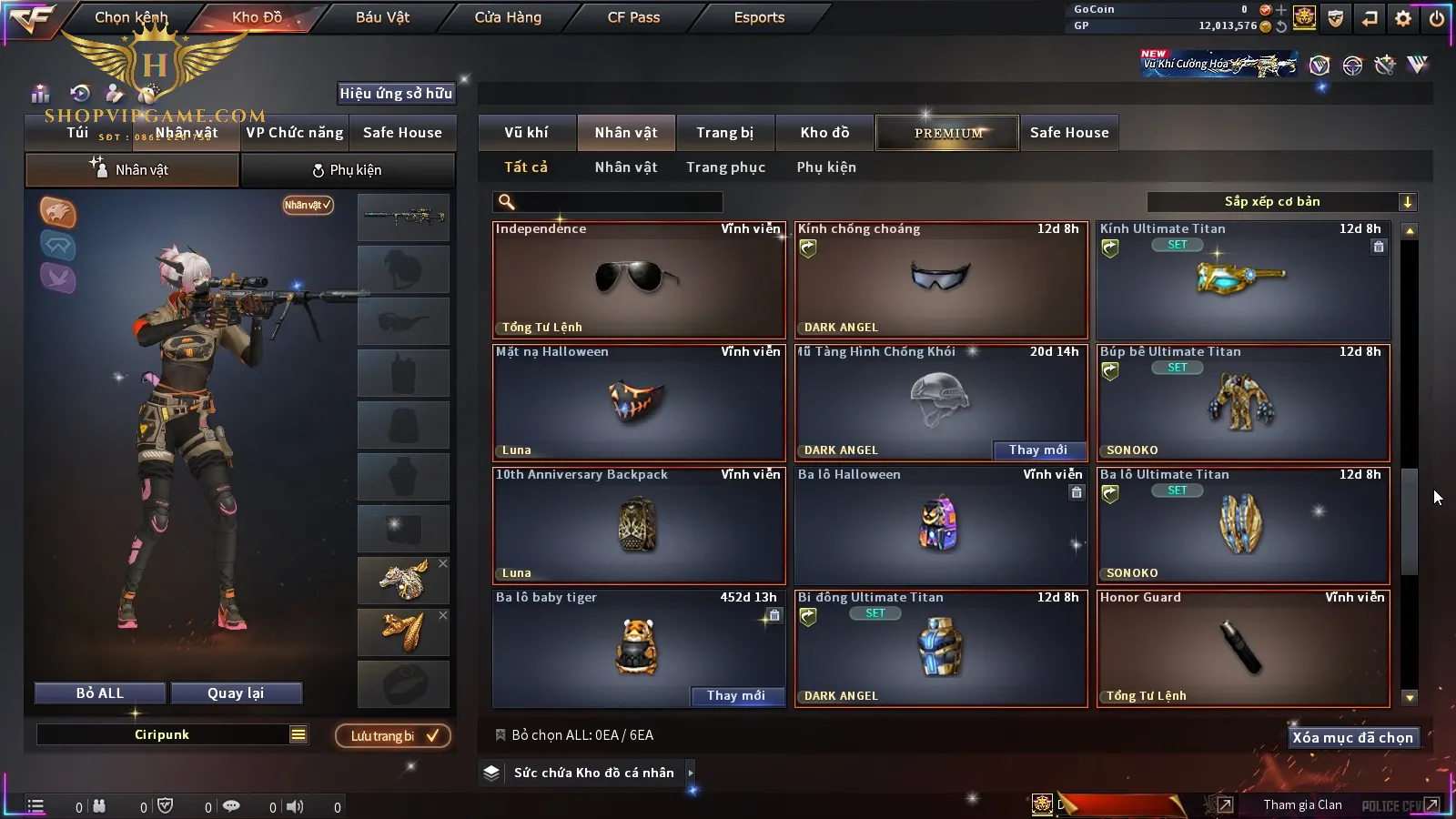Select the Trang phục filter

725,167
